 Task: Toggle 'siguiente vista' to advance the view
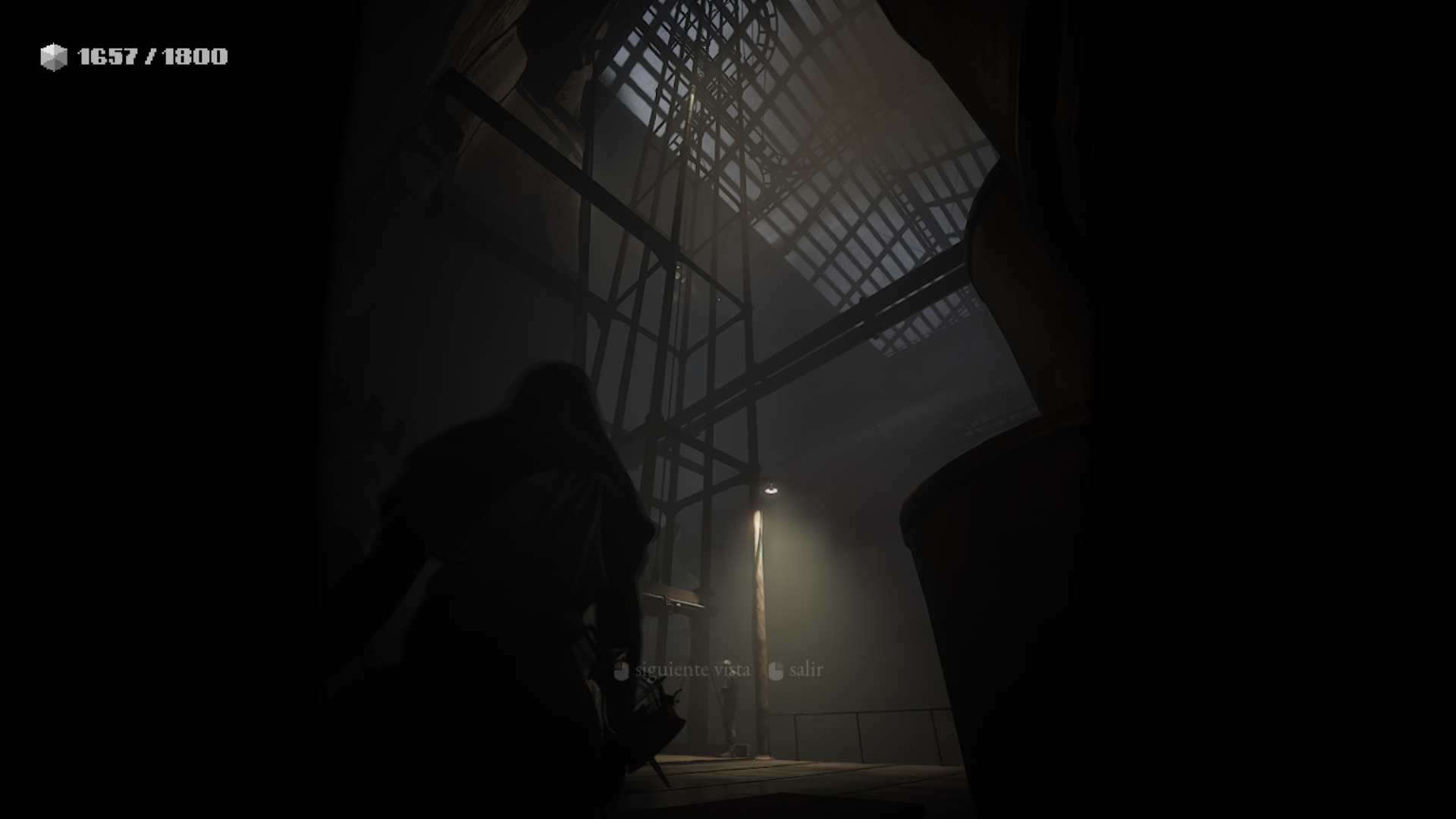[692, 670]
